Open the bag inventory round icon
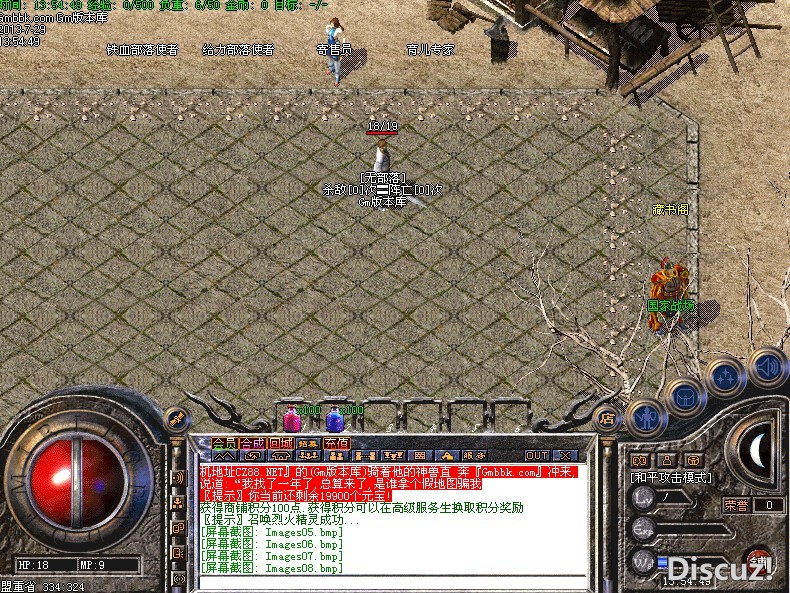Screen dimensions: 790x593 point(684,396)
